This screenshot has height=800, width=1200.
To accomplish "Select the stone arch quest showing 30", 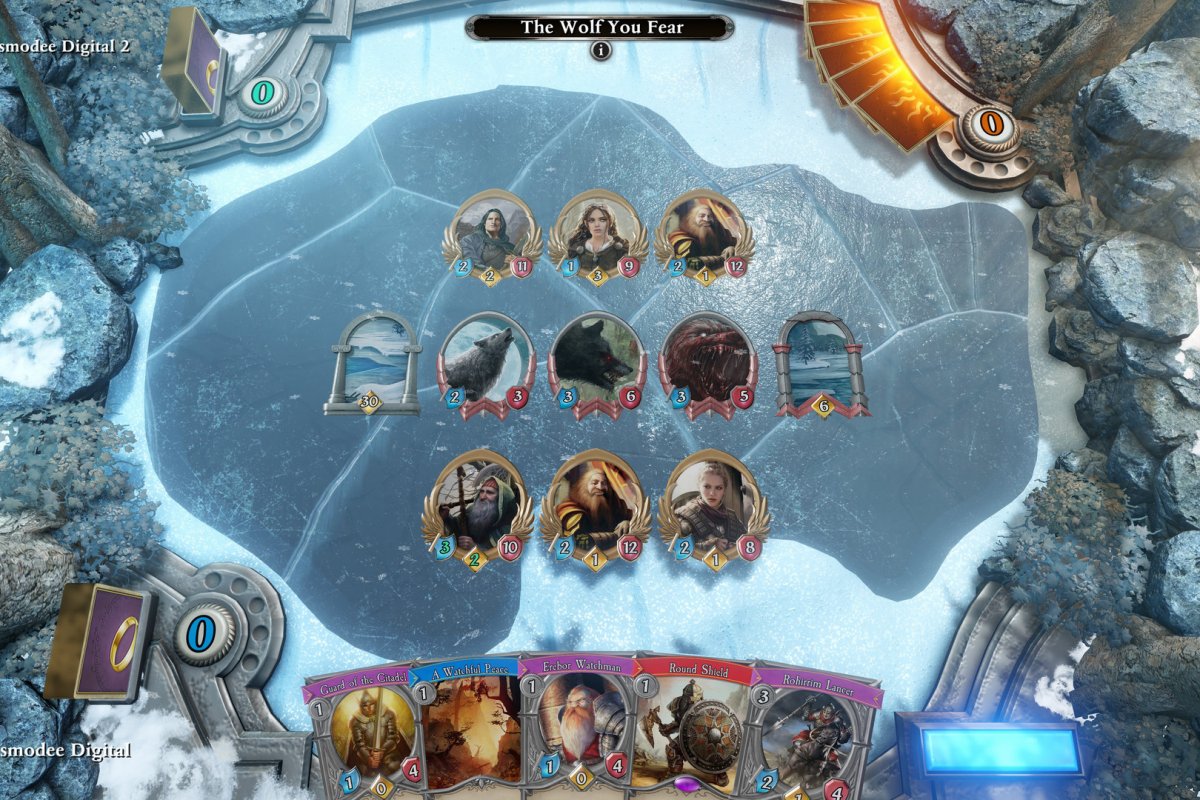I will tap(372, 362).
